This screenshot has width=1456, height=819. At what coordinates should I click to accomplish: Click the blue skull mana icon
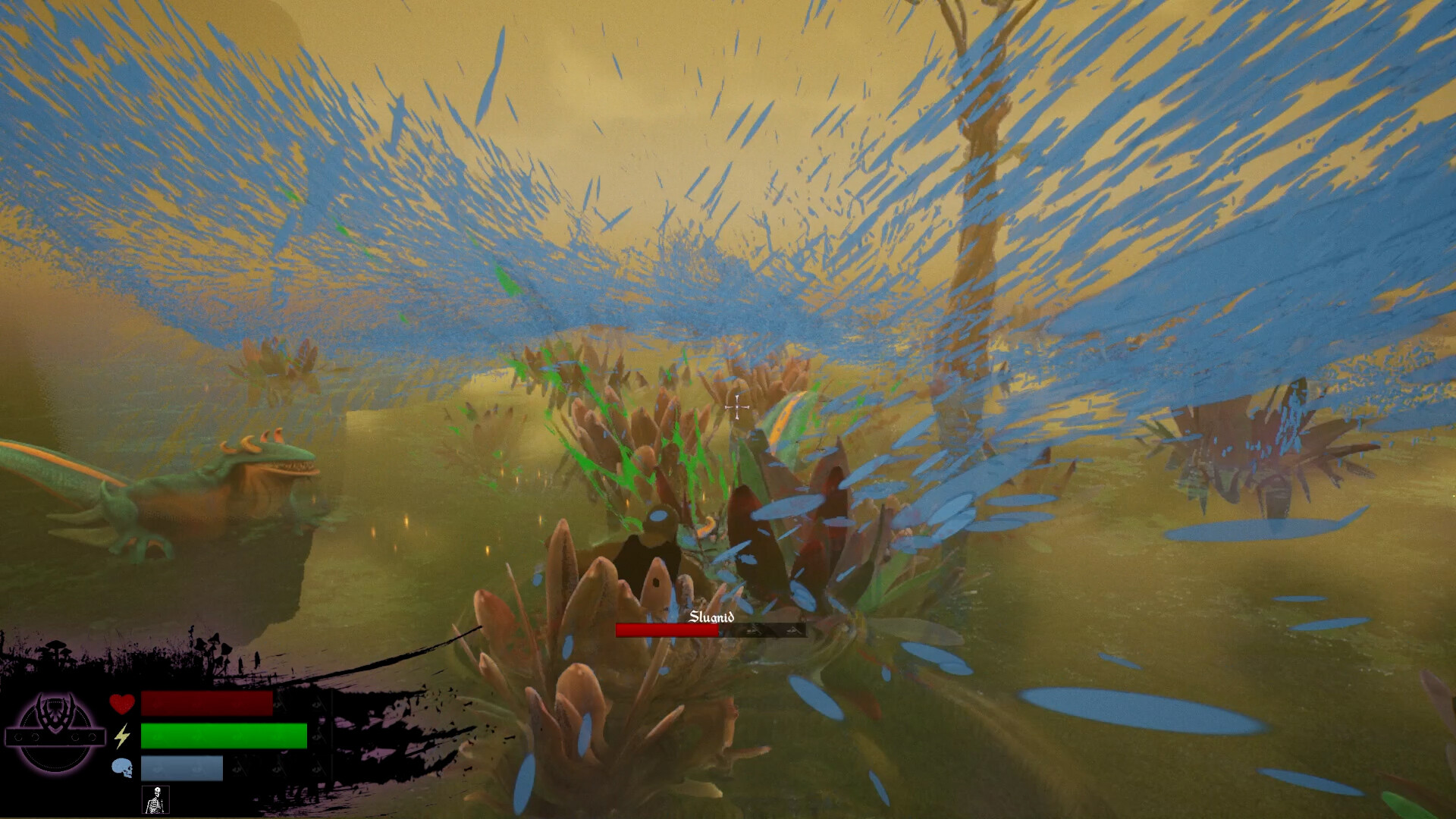(122, 768)
